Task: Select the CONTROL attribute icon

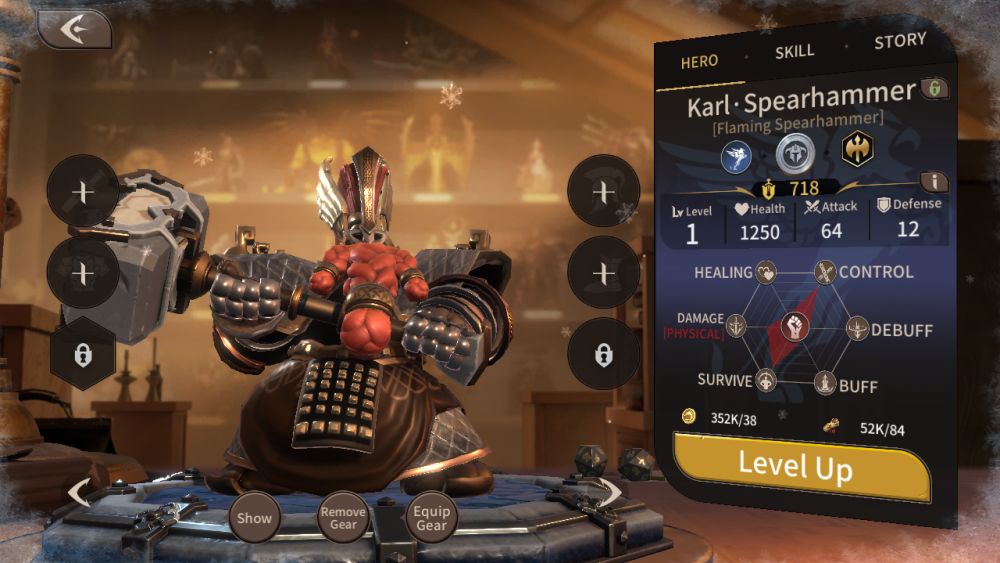Action: pyautogui.click(x=824, y=272)
